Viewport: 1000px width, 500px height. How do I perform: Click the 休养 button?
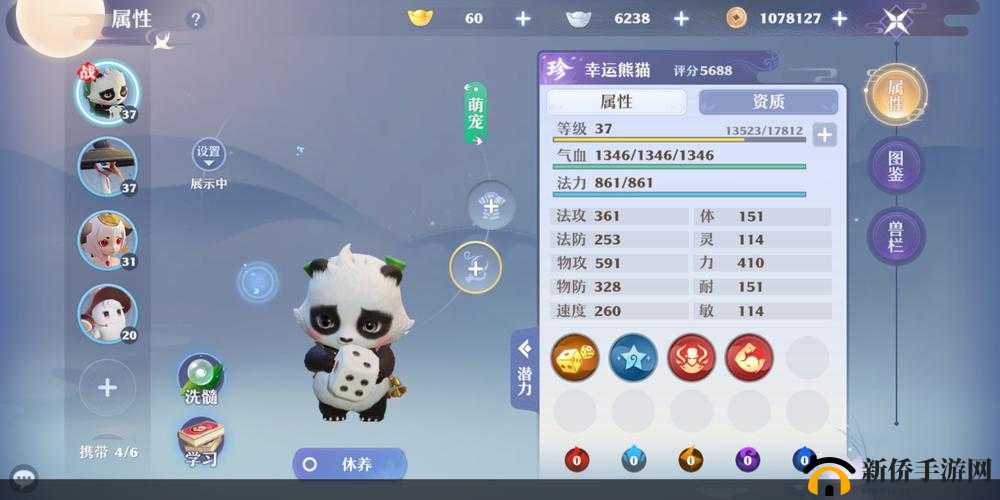tap(350, 464)
